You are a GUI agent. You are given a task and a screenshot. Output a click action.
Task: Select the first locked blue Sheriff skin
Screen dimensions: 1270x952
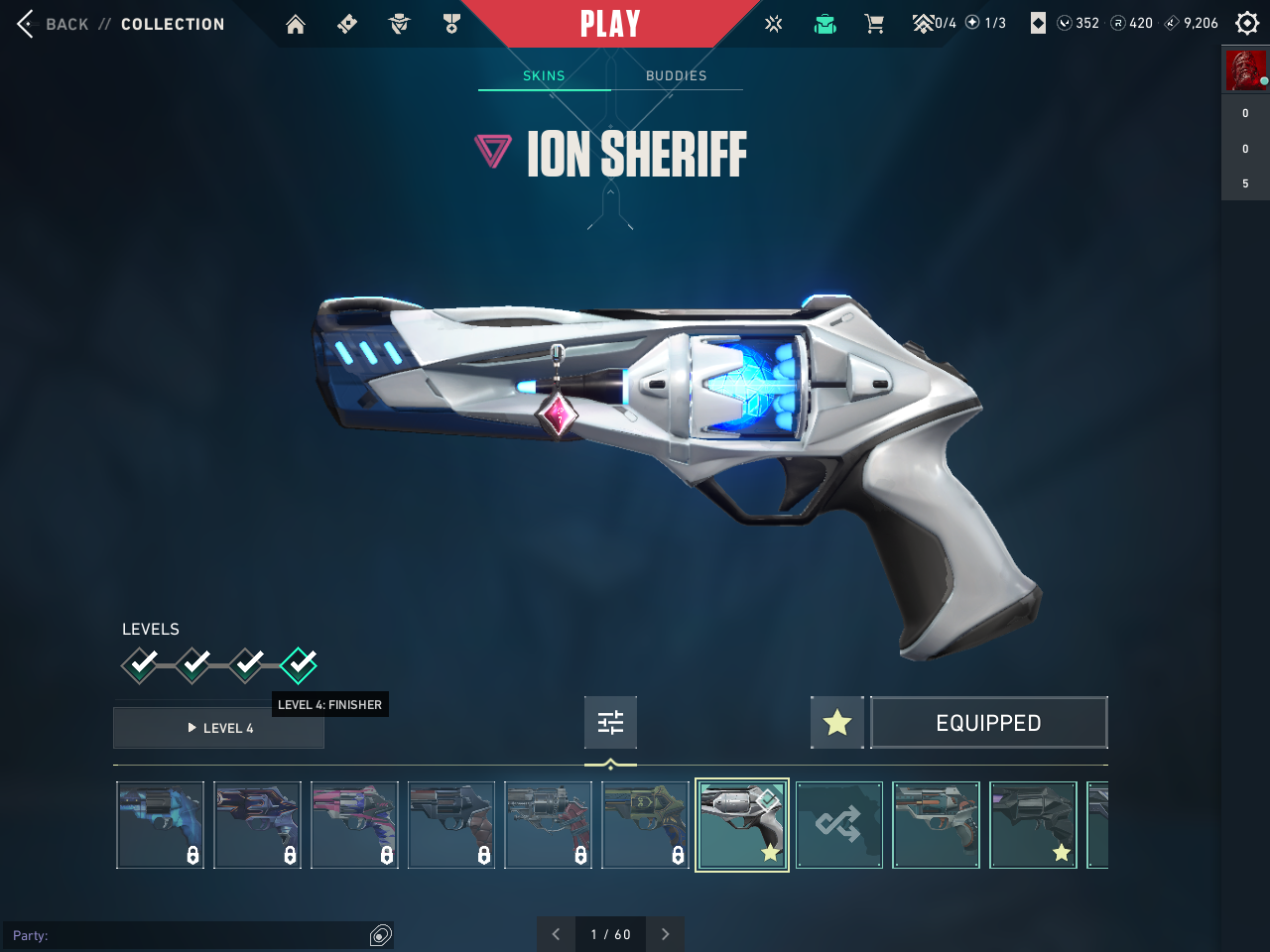tap(161, 825)
